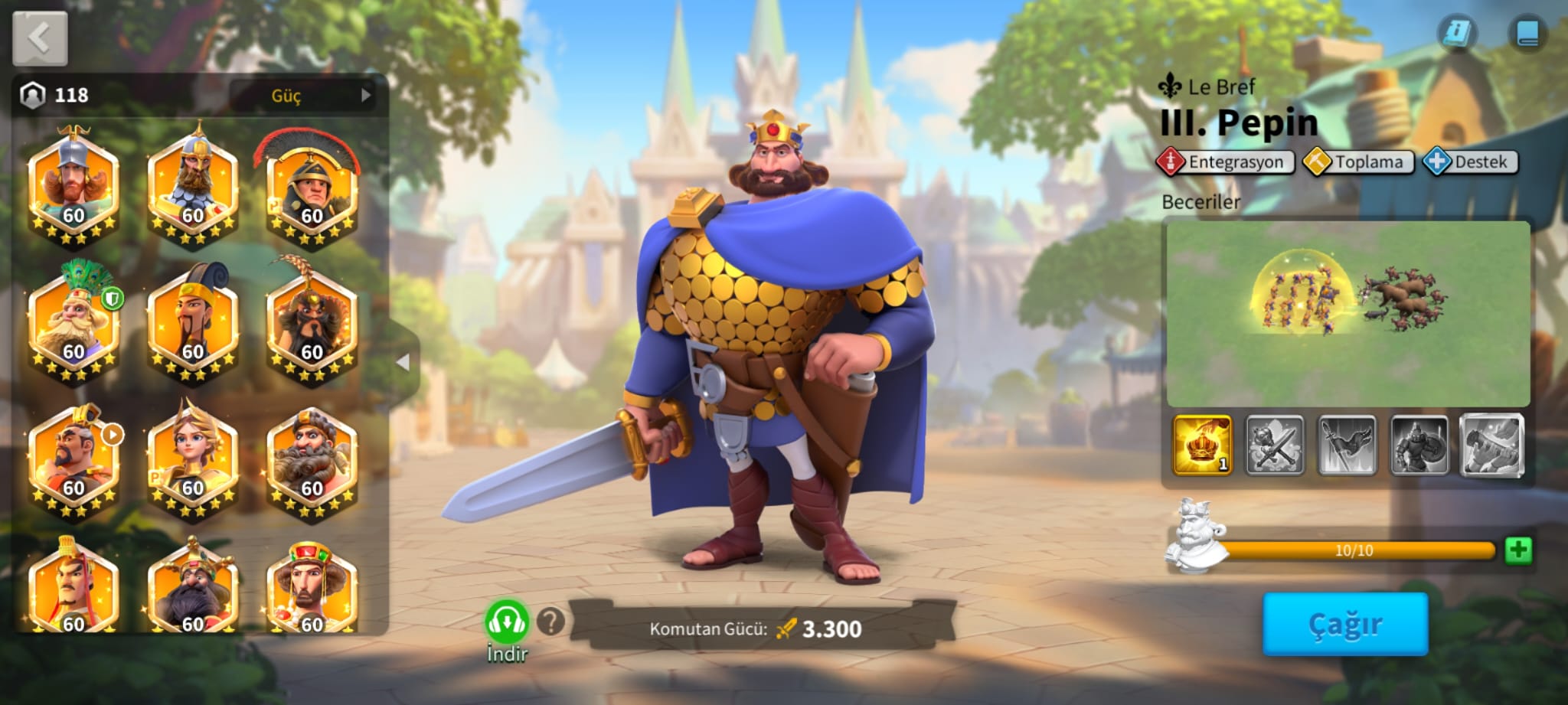Screen dimensions: 1568x705
Task: Open the Güç sort dropdown
Action: click(x=303, y=95)
